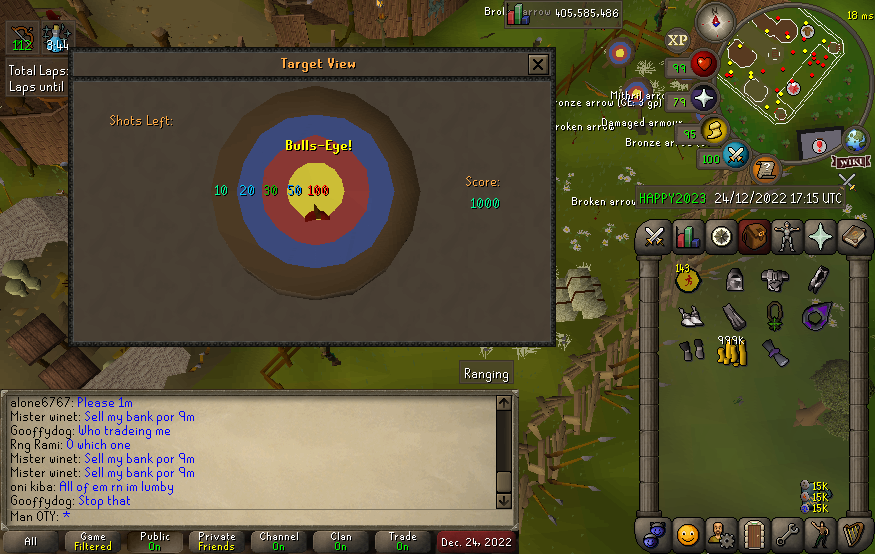The image size is (875, 554).
Task: Switch to the Magic spellbook tab
Action: click(852, 237)
